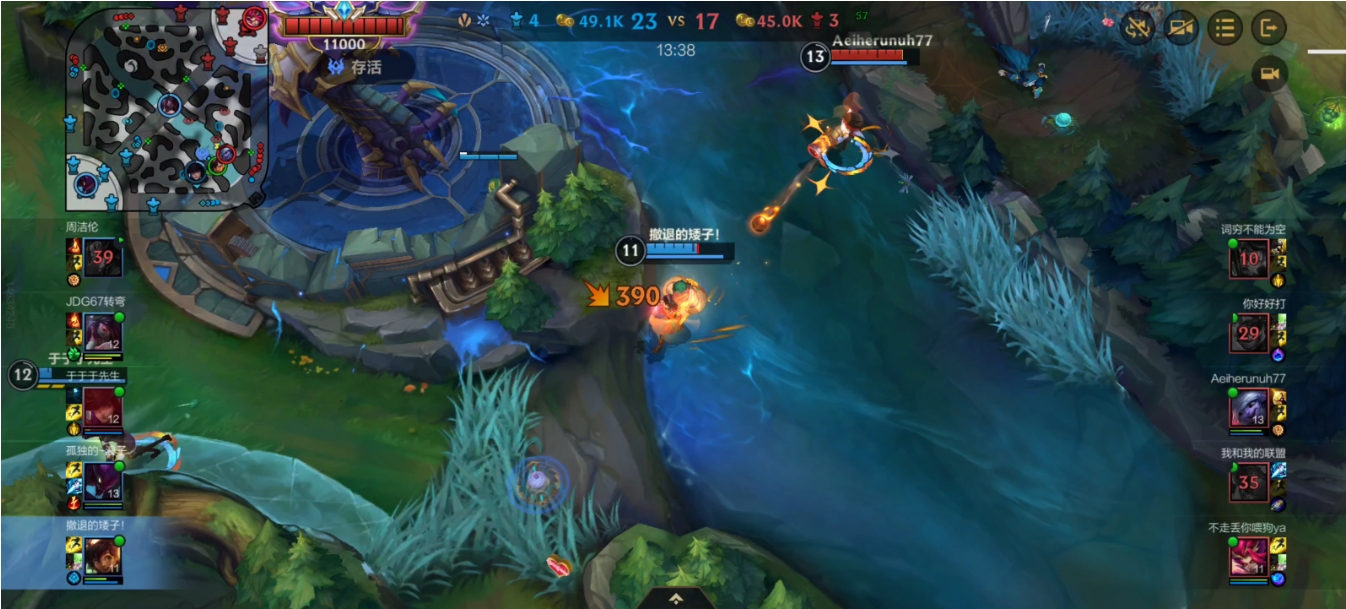Select player 我和我的联盟 portrait
Viewport: 1346px width, 609px height.
click(1250, 482)
